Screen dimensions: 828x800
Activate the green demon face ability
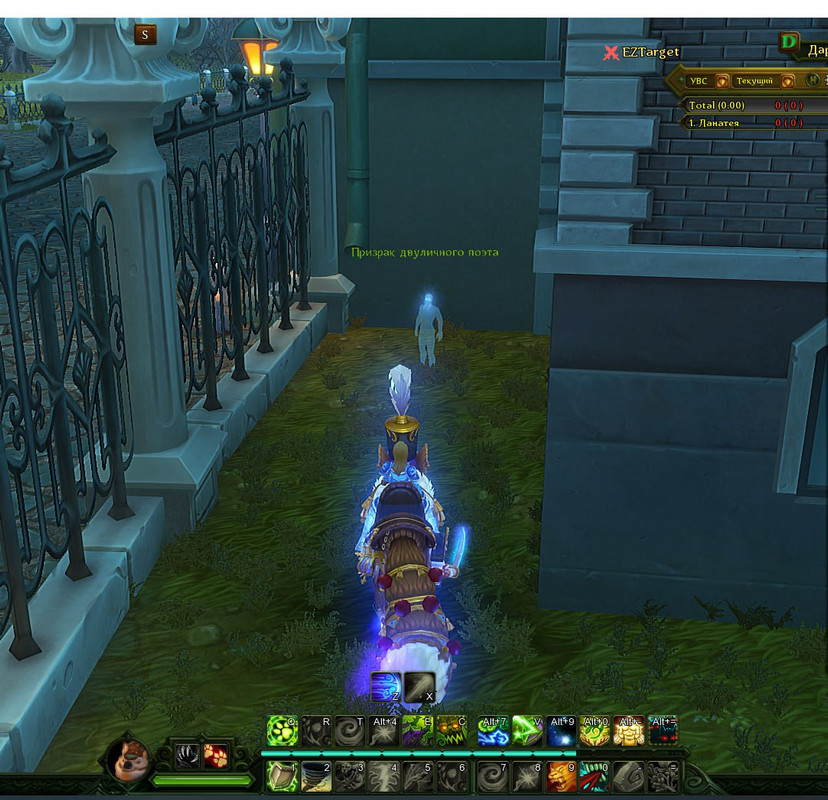pyautogui.click(x=451, y=731)
